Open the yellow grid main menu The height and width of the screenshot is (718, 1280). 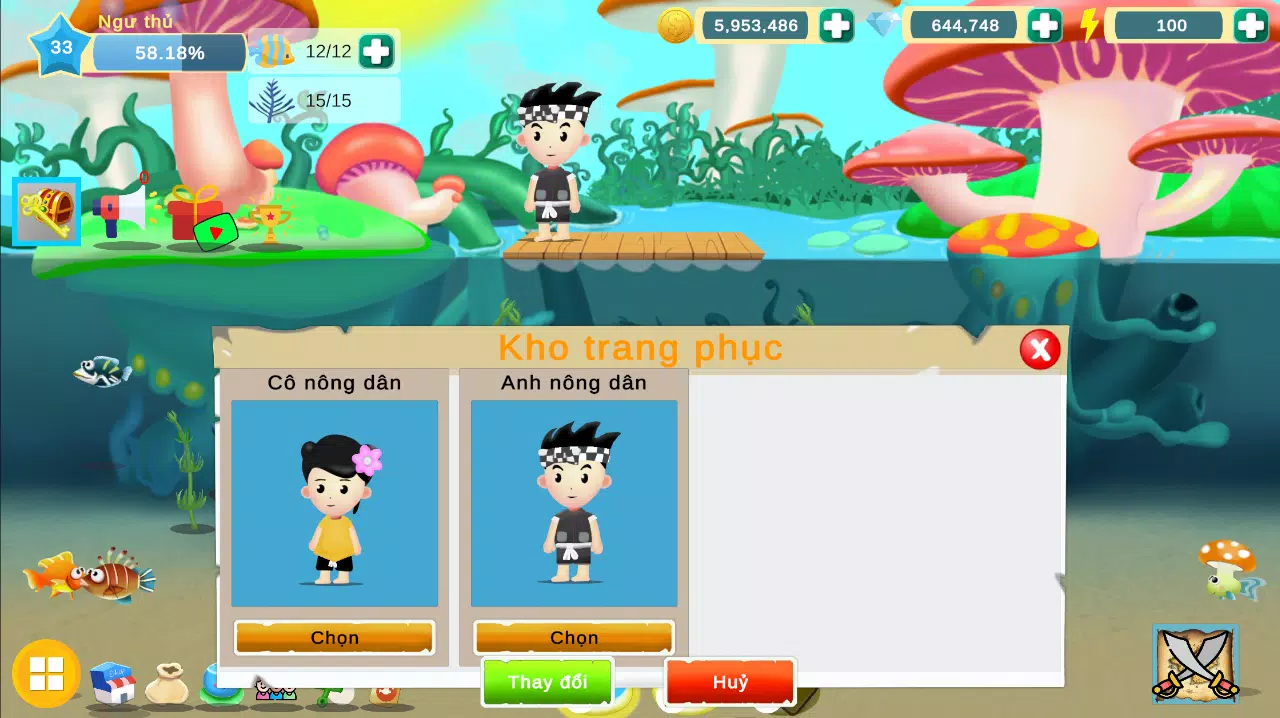[46, 673]
